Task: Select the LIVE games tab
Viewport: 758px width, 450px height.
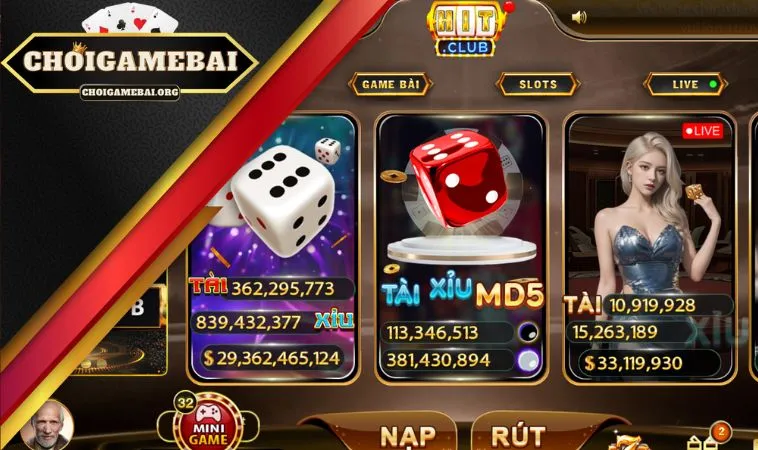Action: pos(685,85)
